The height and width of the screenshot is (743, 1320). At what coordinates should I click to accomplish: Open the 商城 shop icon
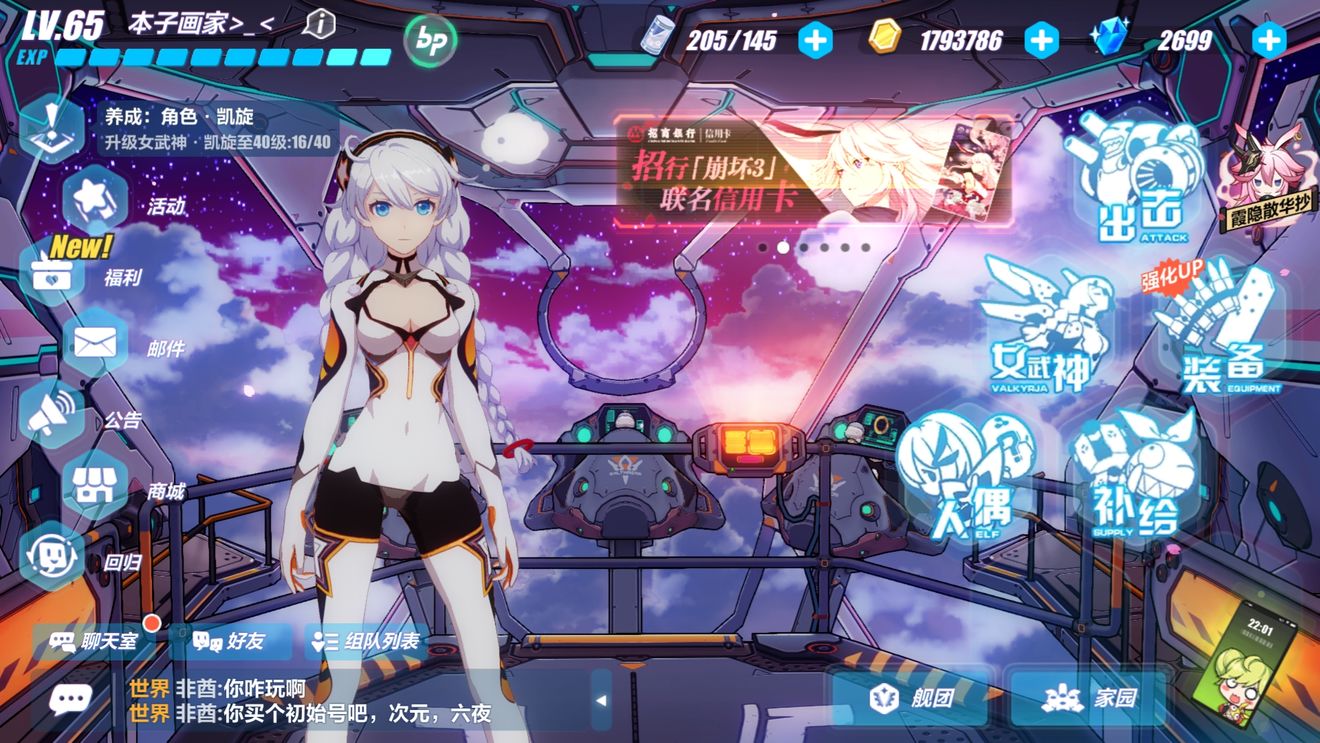(x=95, y=487)
